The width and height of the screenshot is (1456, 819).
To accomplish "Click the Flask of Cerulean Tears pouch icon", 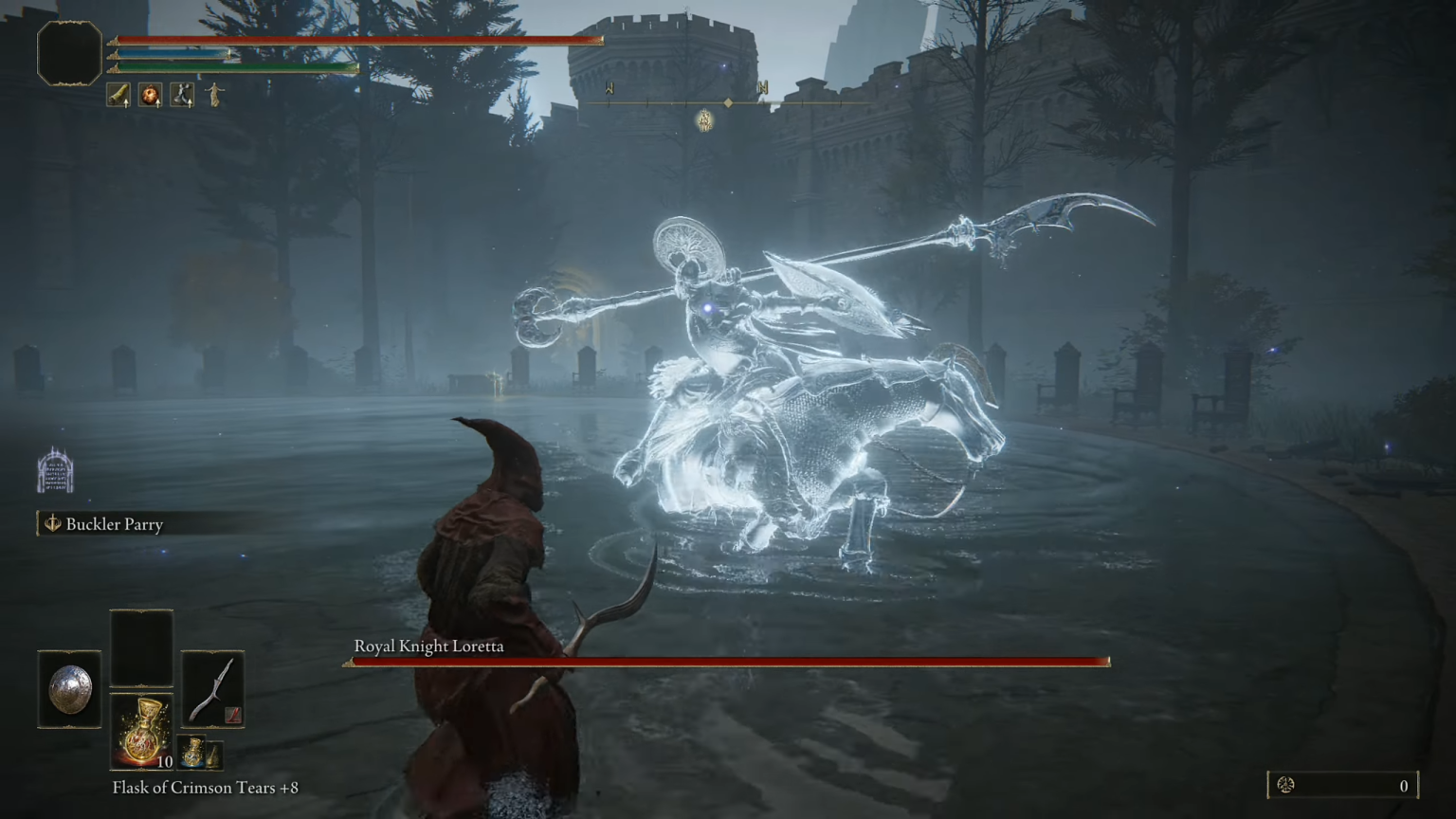I will pyautogui.click(x=191, y=752).
